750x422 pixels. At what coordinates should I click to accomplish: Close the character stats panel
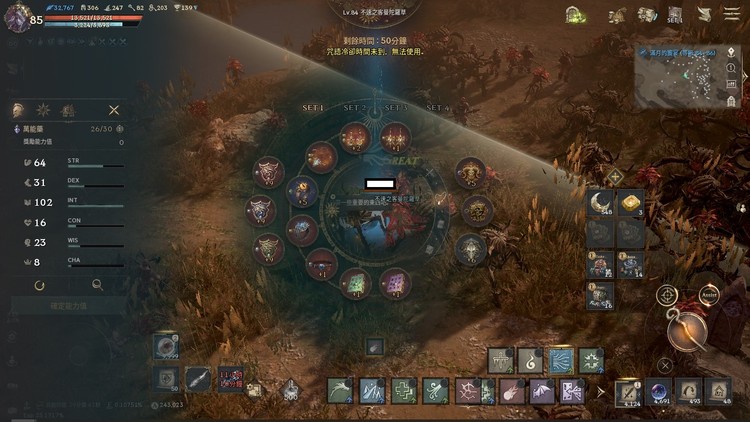(x=114, y=110)
